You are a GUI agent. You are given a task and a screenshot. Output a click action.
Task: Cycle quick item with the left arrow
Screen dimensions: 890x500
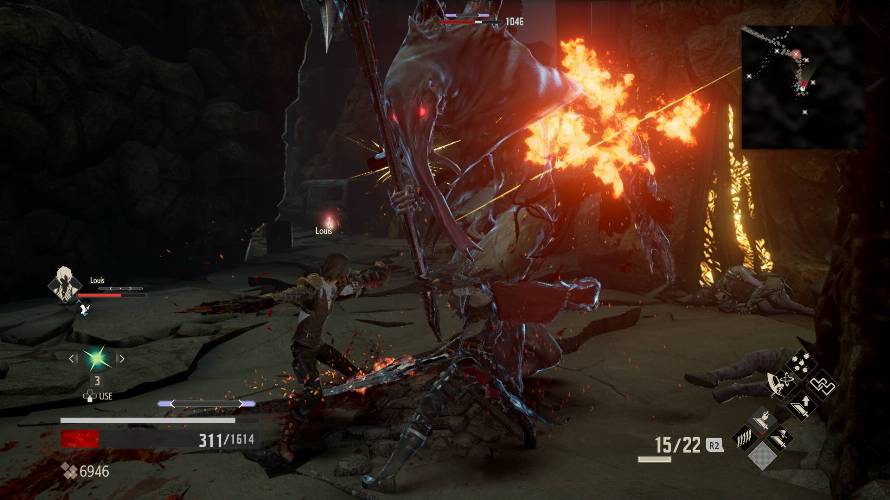(72, 358)
